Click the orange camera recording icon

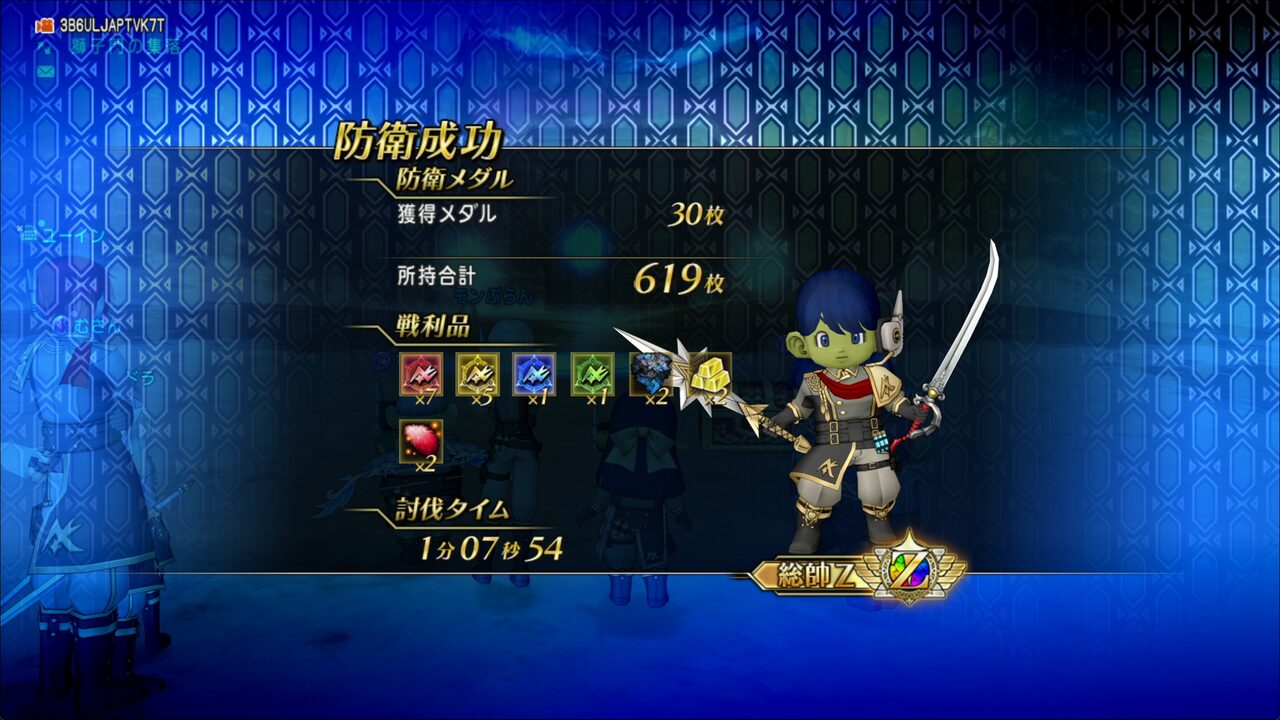[x=44, y=26]
